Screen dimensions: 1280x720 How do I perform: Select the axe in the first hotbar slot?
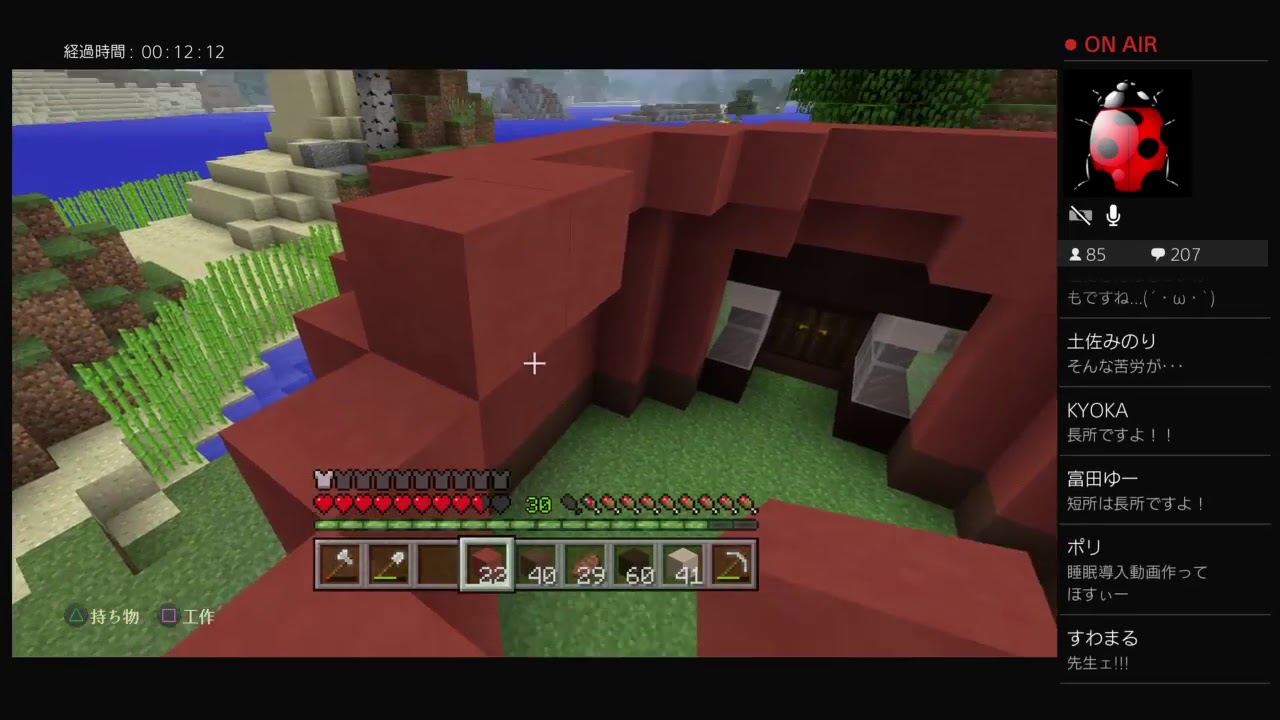coord(340,564)
